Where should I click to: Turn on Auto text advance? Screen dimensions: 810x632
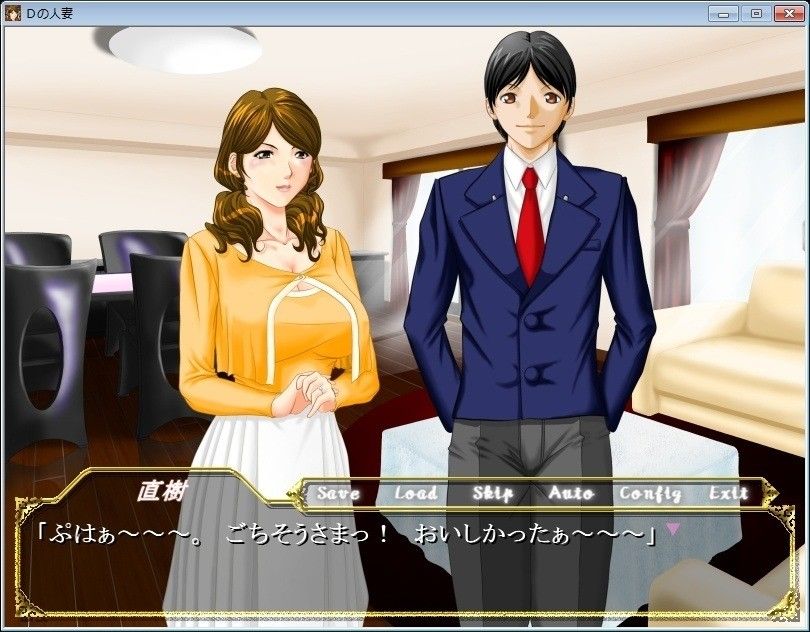(570, 493)
